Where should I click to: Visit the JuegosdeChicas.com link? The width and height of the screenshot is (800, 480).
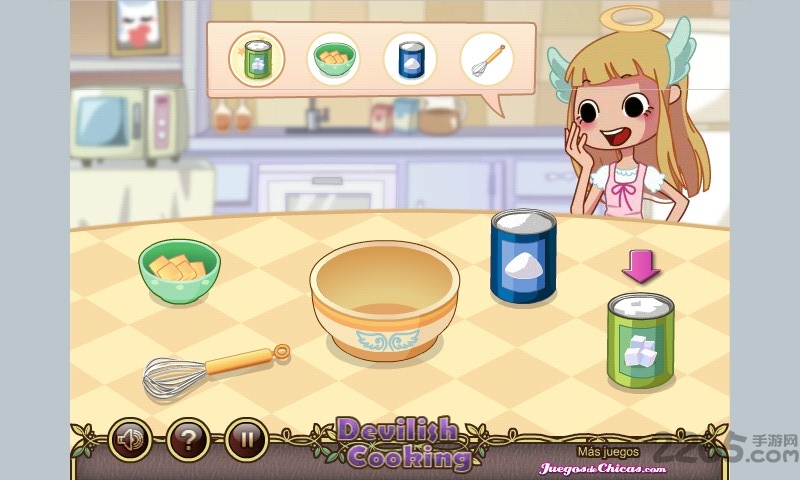pyautogui.click(x=602, y=467)
